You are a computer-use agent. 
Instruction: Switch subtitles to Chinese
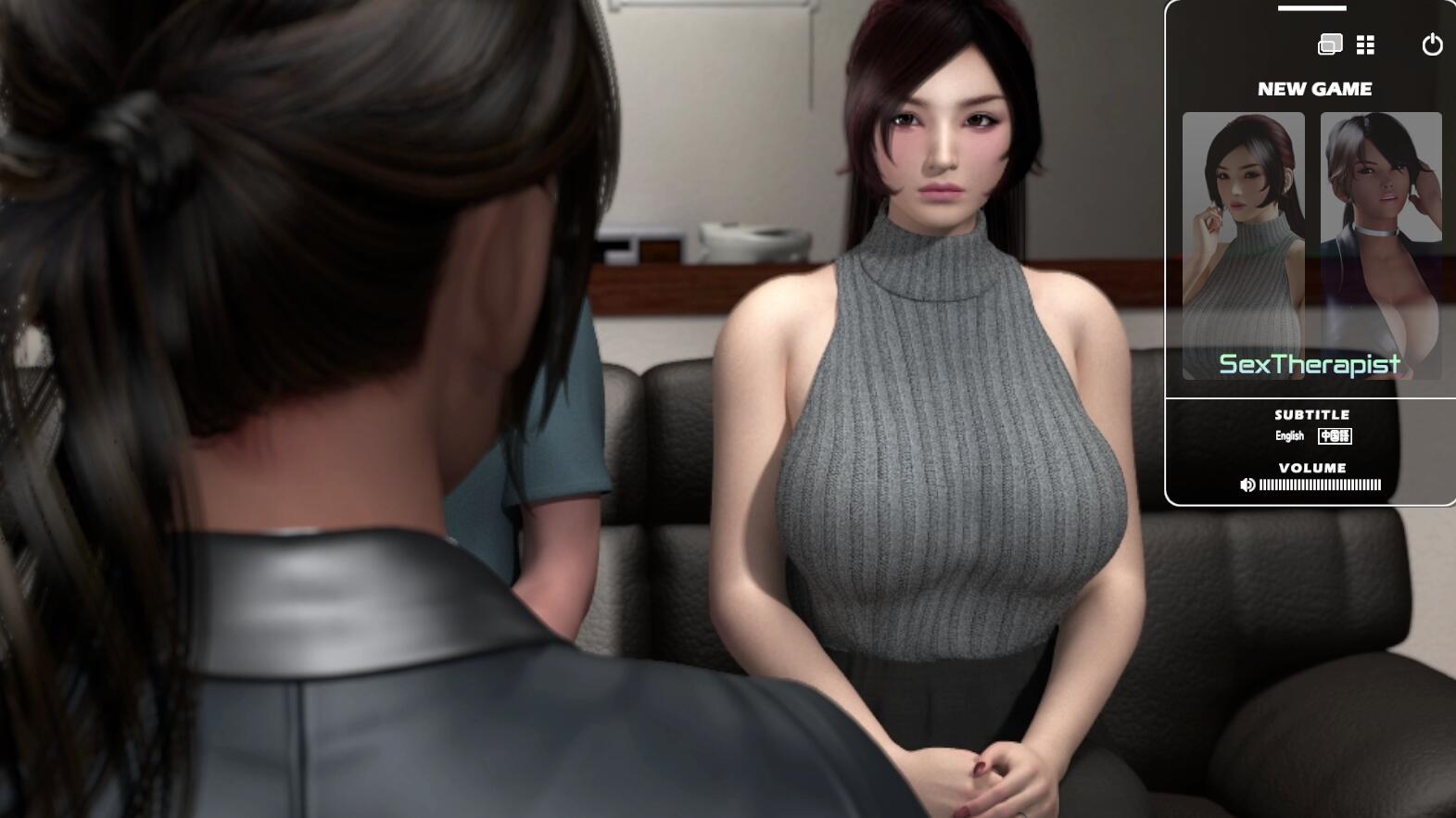(1335, 435)
